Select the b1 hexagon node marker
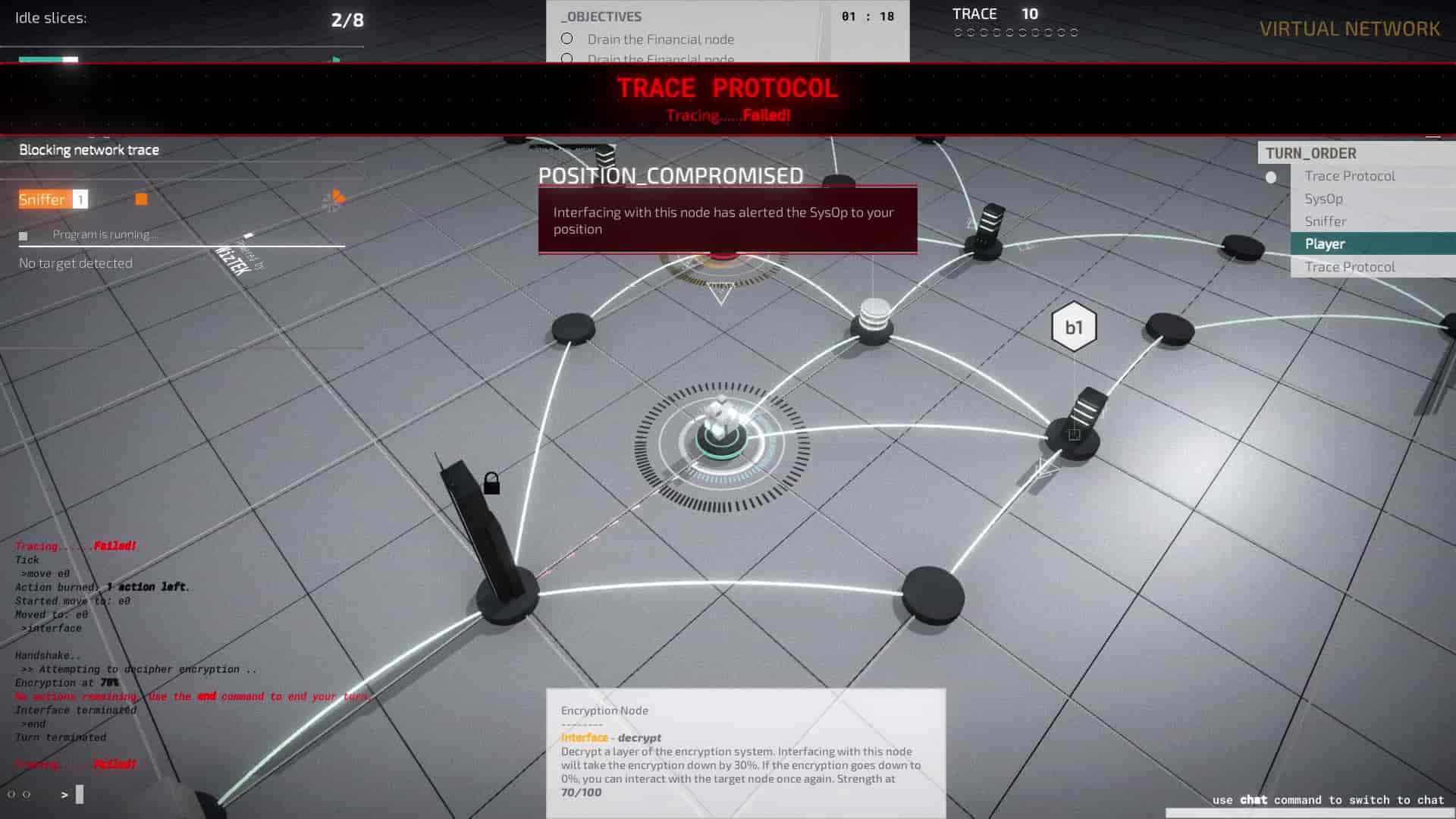 pyautogui.click(x=1074, y=325)
